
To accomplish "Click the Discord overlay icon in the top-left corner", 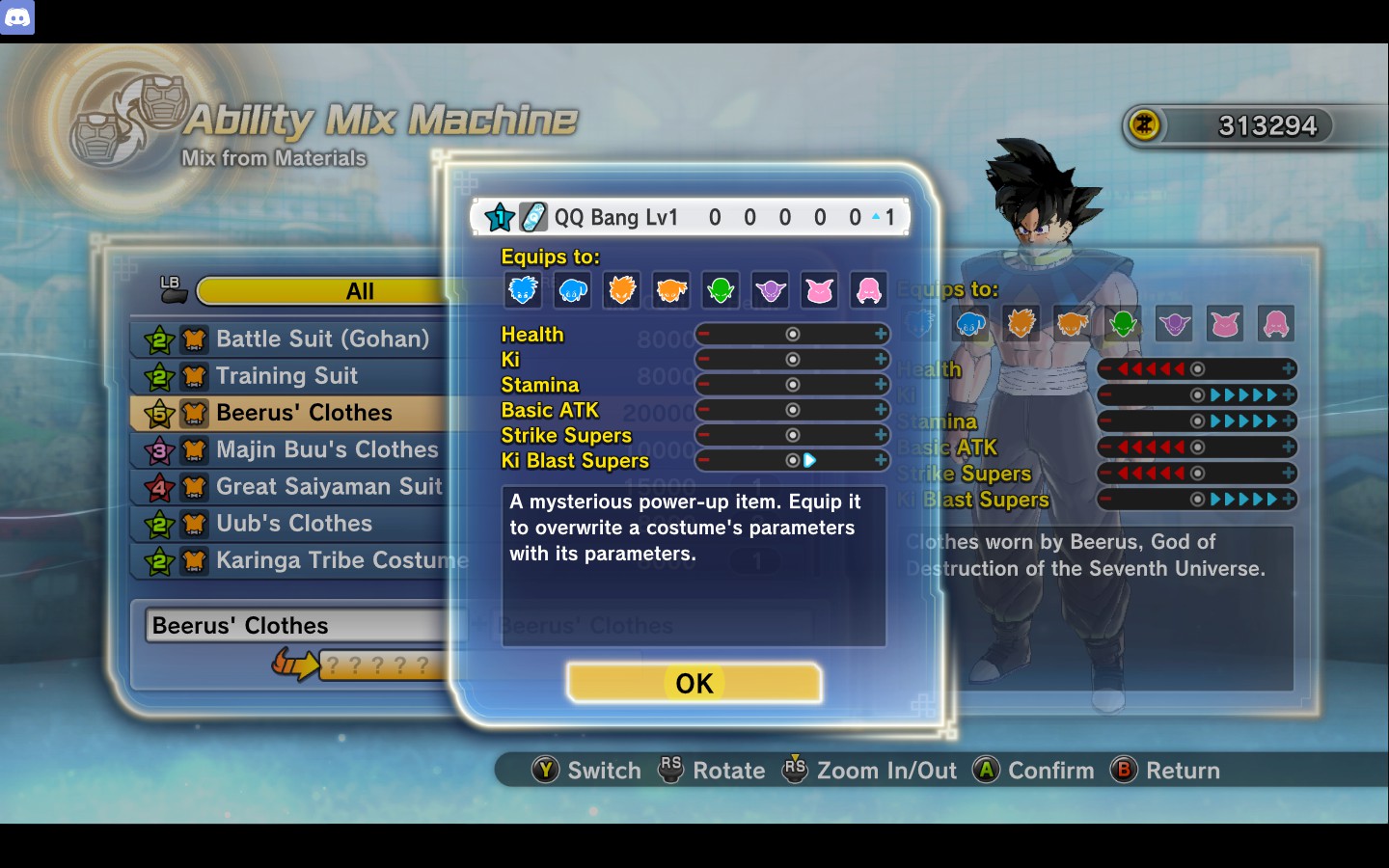I will [18, 17].
